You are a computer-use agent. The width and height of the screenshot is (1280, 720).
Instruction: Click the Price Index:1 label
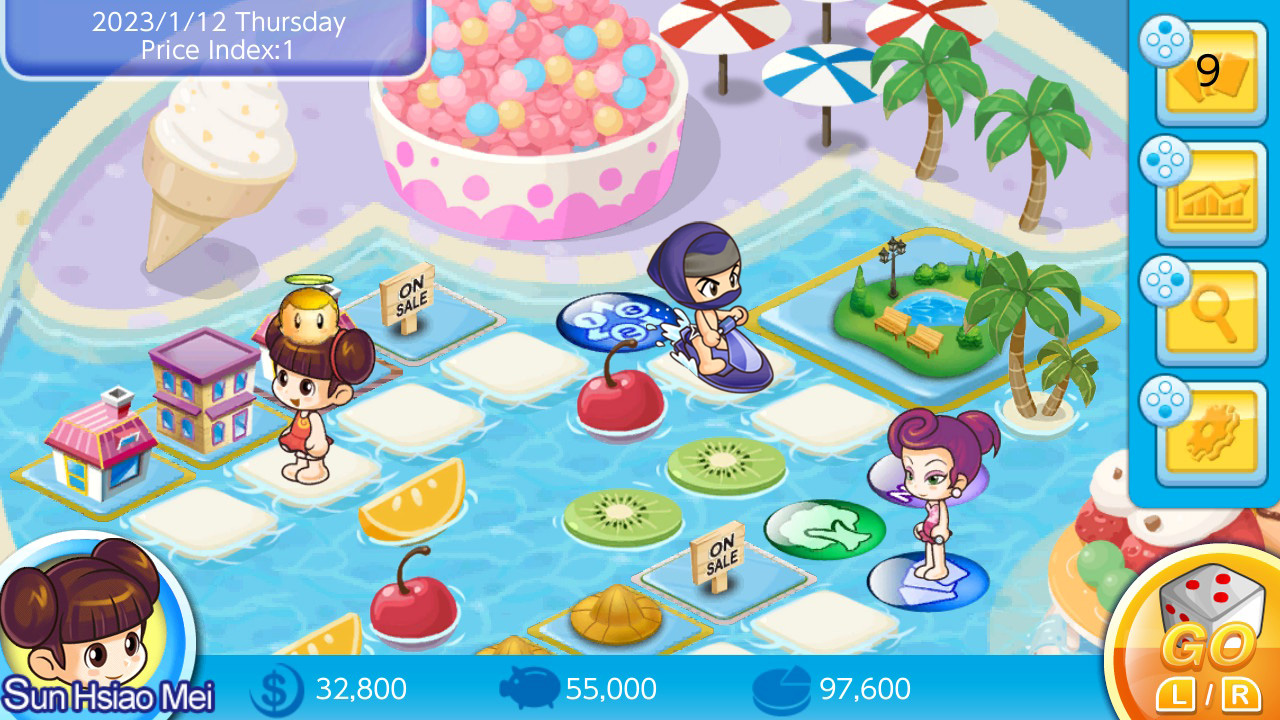point(217,52)
